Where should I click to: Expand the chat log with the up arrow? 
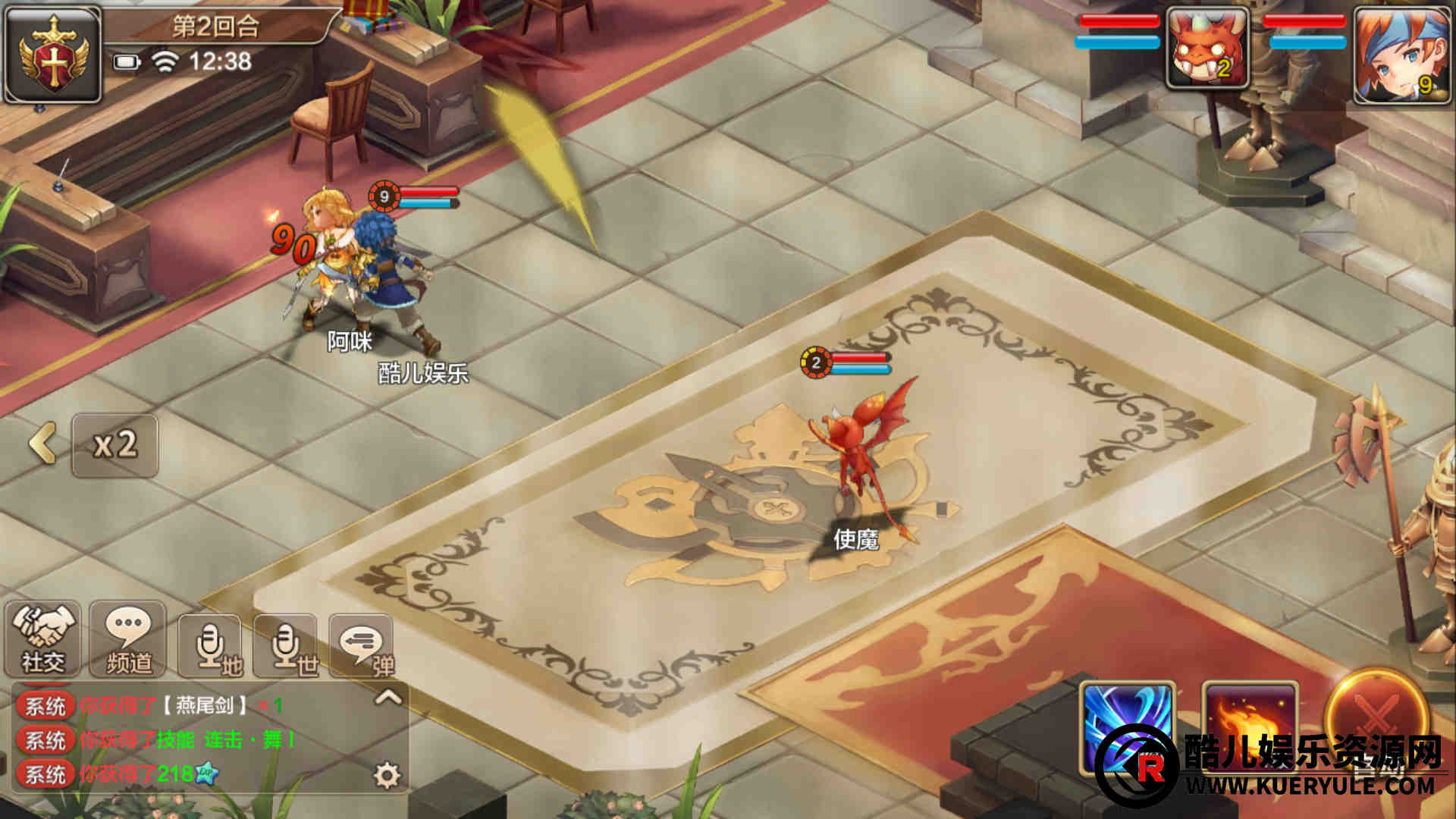click(388, 697)
